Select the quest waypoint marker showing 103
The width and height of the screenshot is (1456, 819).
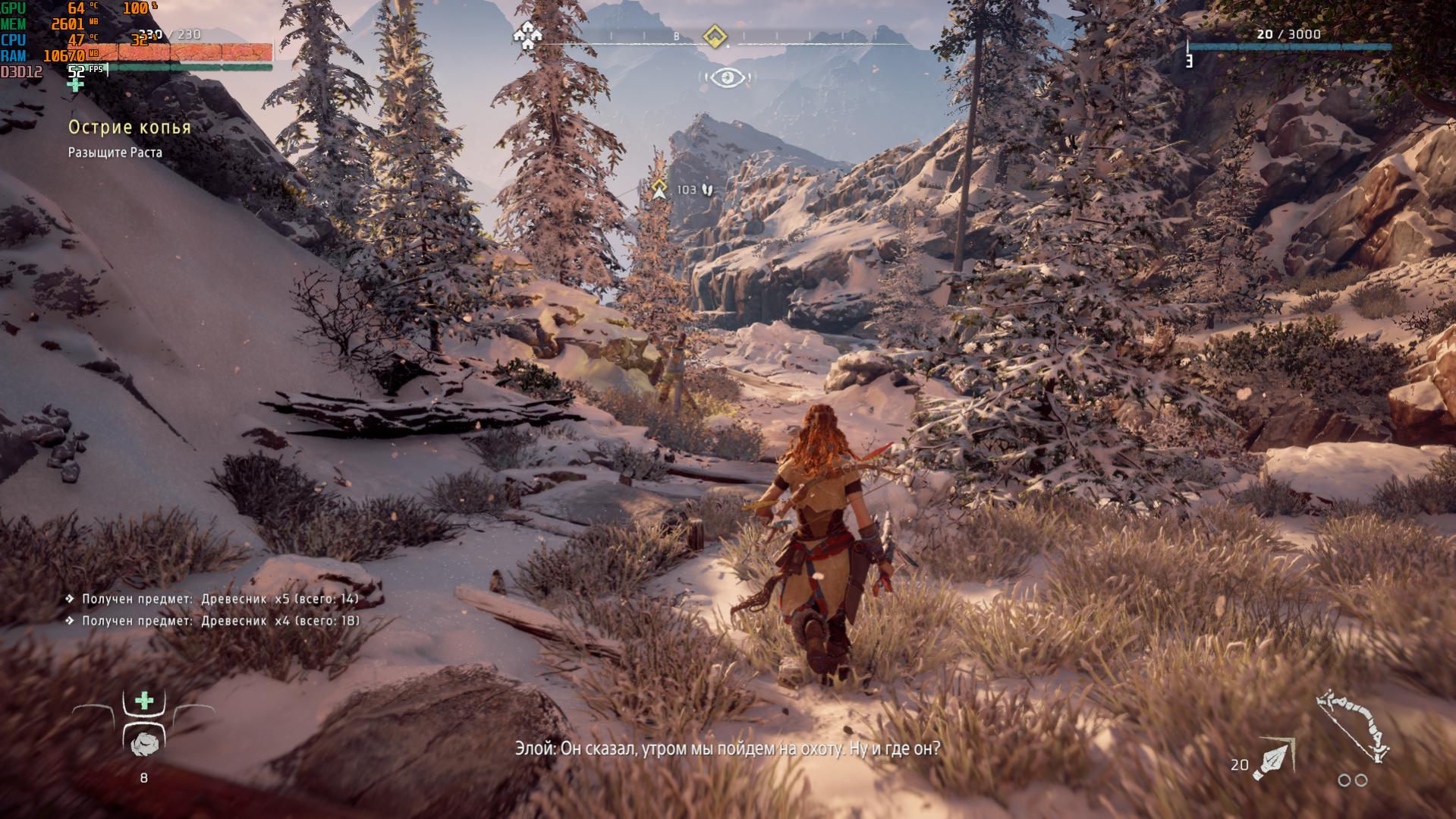click(x=659, y=189)
